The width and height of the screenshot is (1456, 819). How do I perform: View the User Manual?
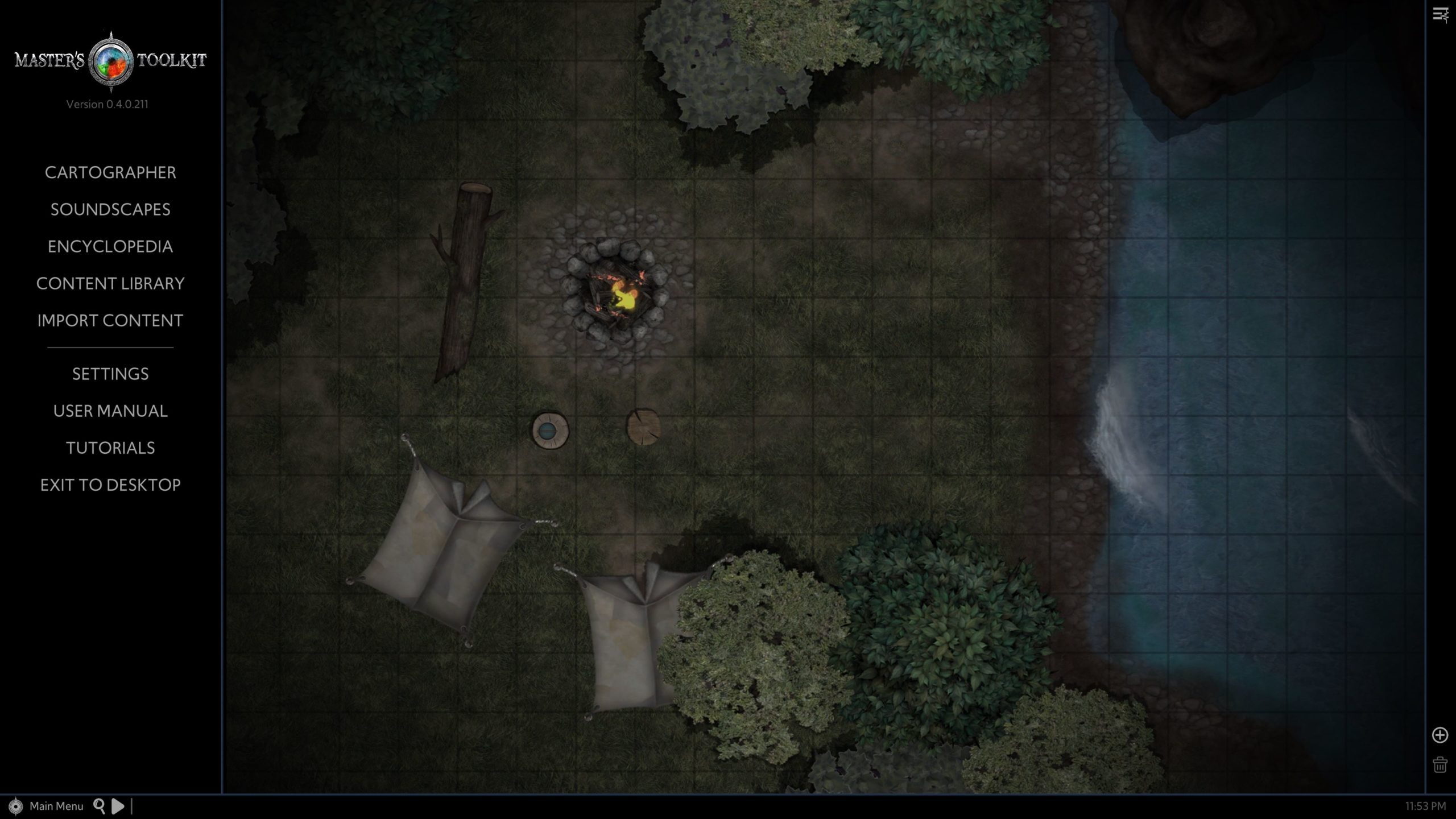110,411
